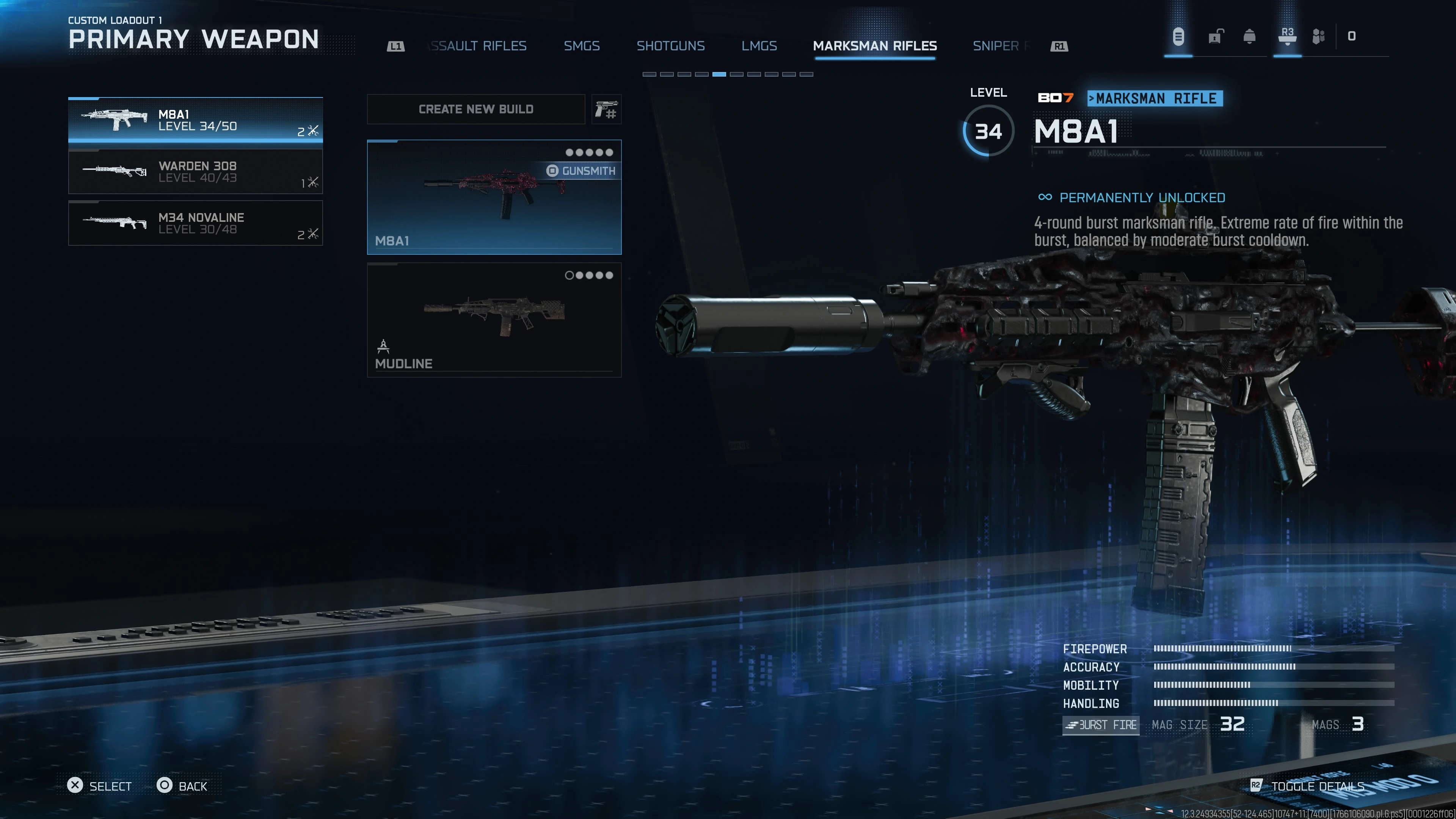Go back with the Back button

(182, 786)
